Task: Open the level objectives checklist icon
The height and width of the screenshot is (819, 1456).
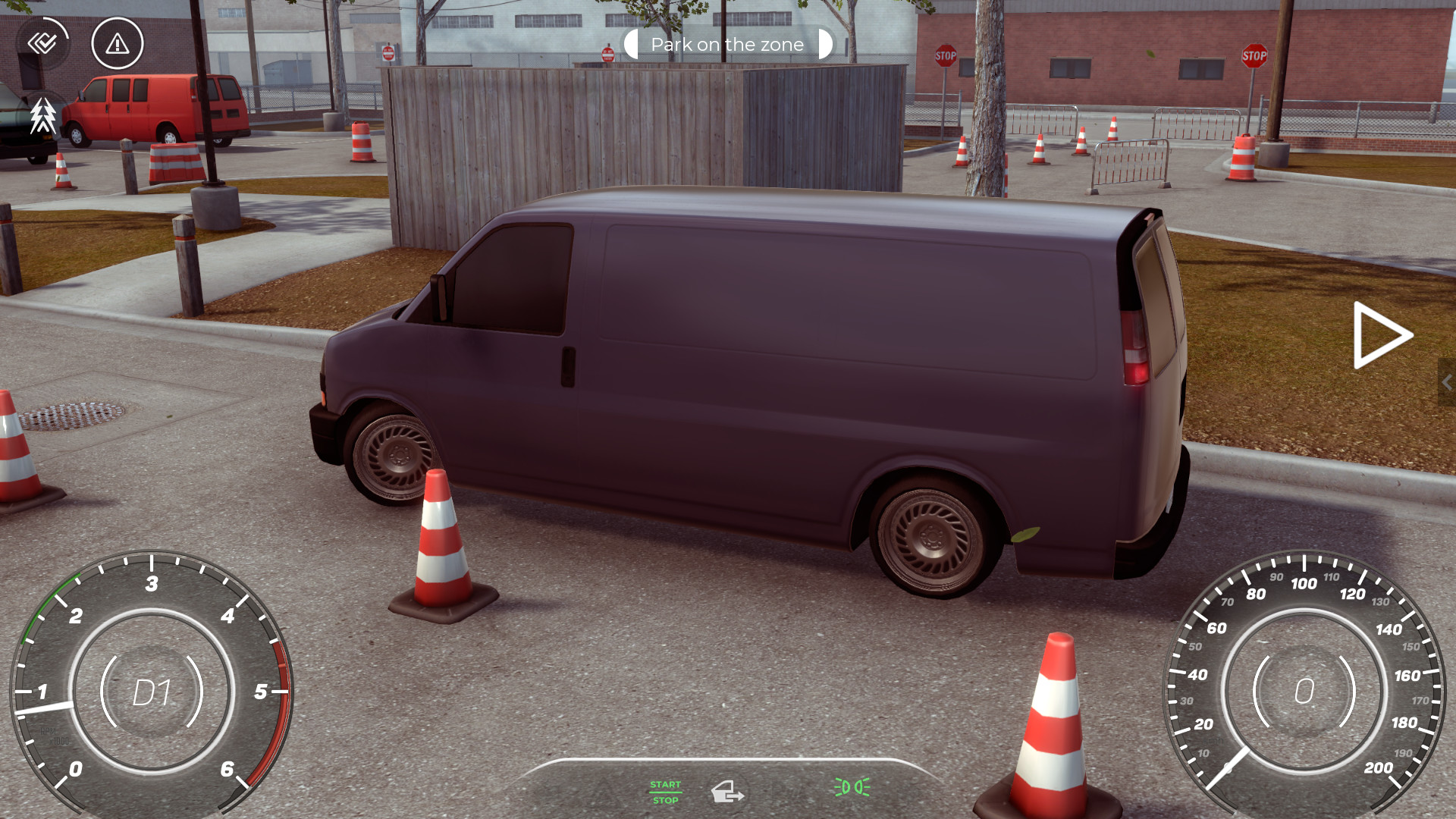Action: (43, 43)
